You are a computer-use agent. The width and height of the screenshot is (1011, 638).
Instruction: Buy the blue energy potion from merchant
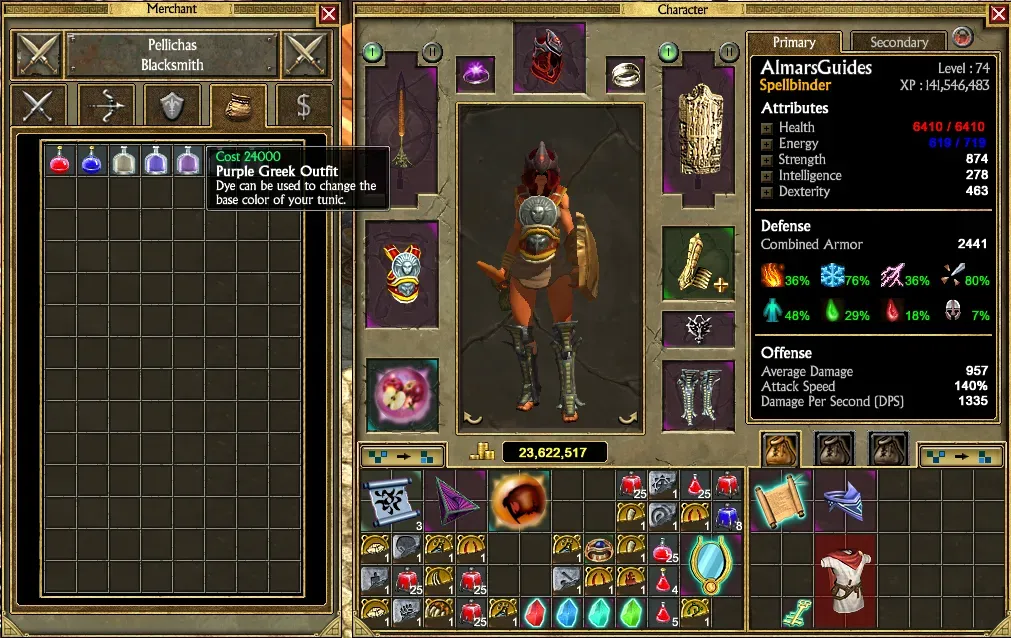click(x=92, y=160)
